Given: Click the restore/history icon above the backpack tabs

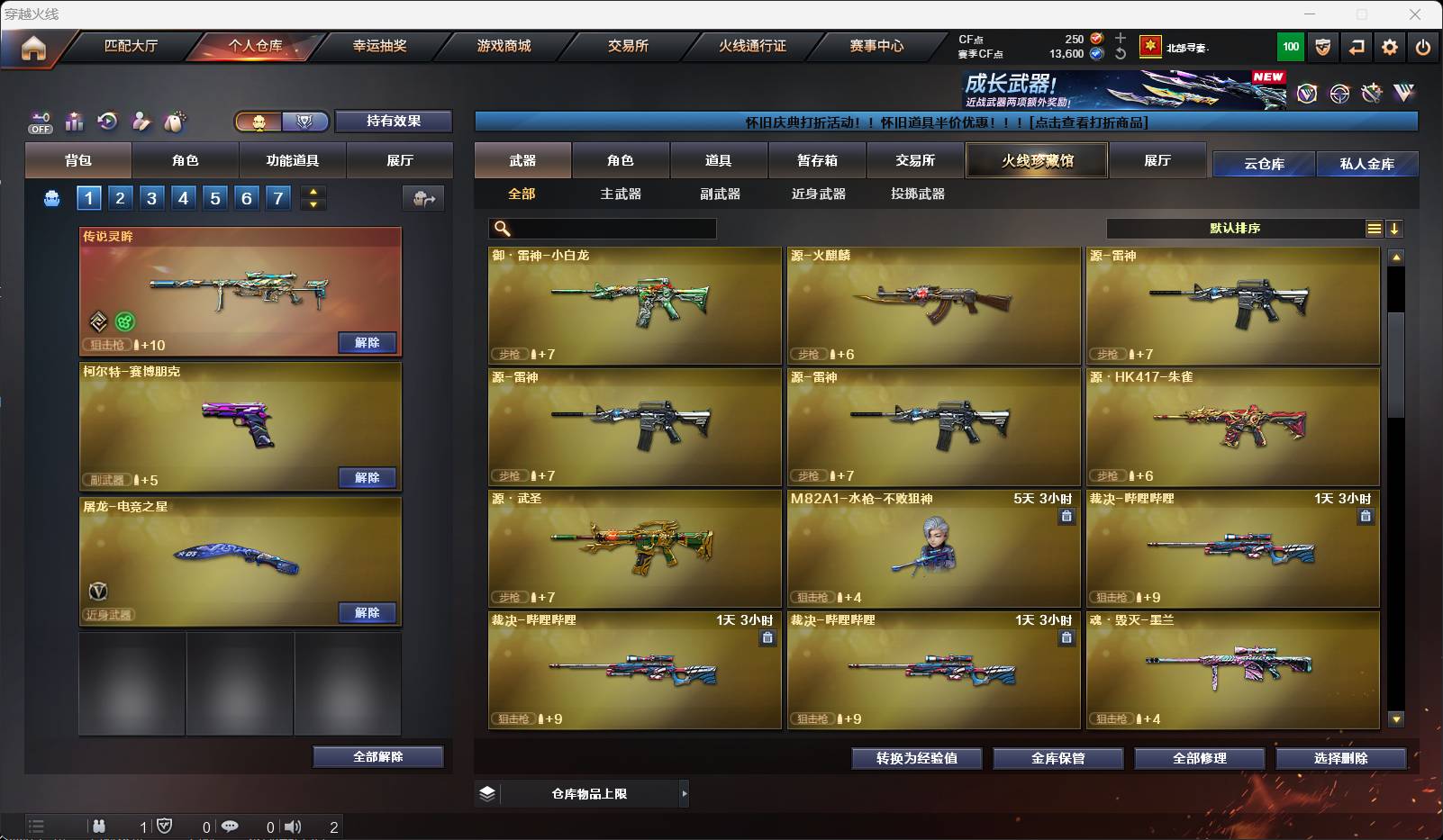Looking at the screenshot, I should [x=108, y=122].
